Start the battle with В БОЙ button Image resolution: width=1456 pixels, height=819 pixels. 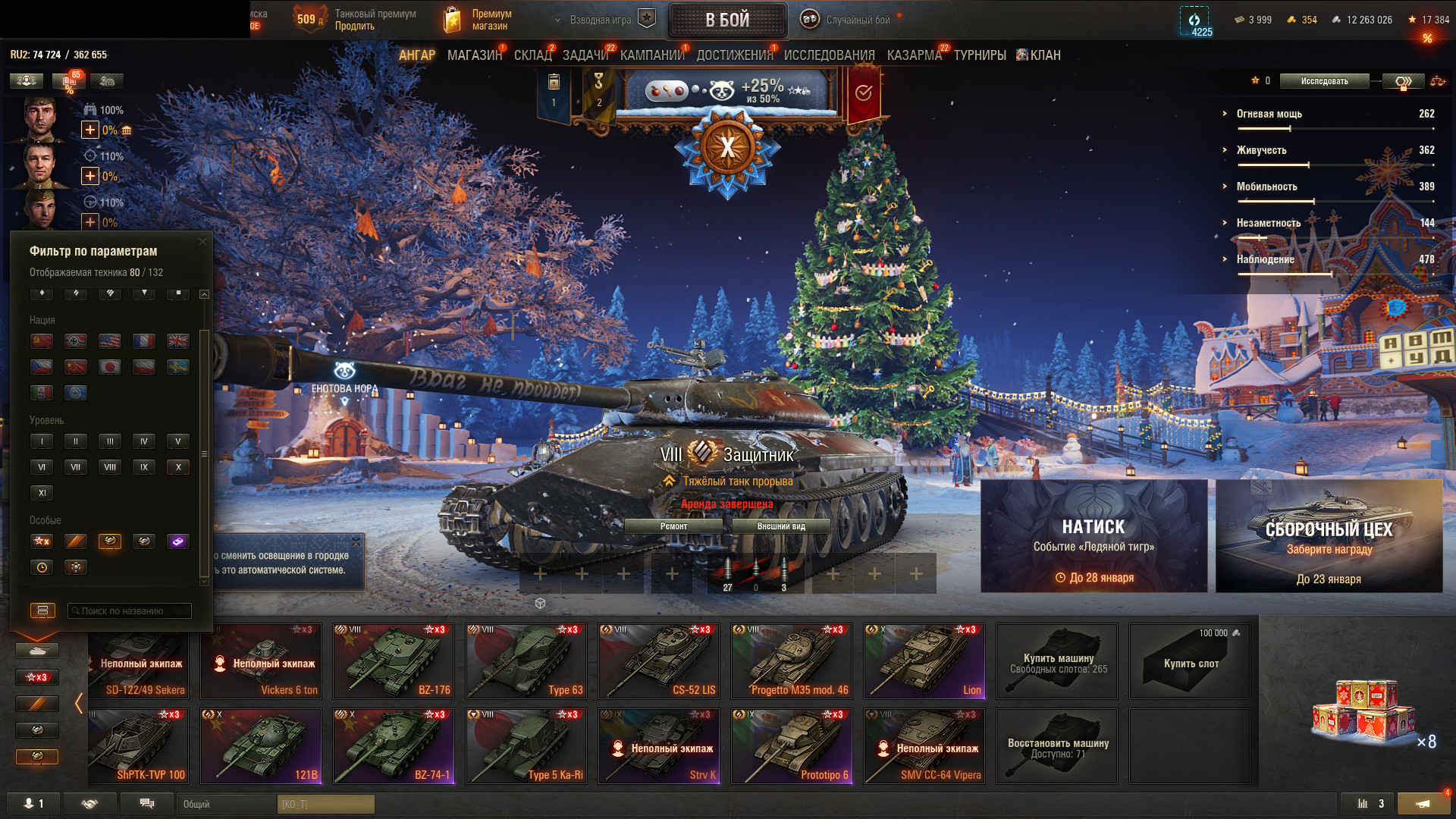727,20
